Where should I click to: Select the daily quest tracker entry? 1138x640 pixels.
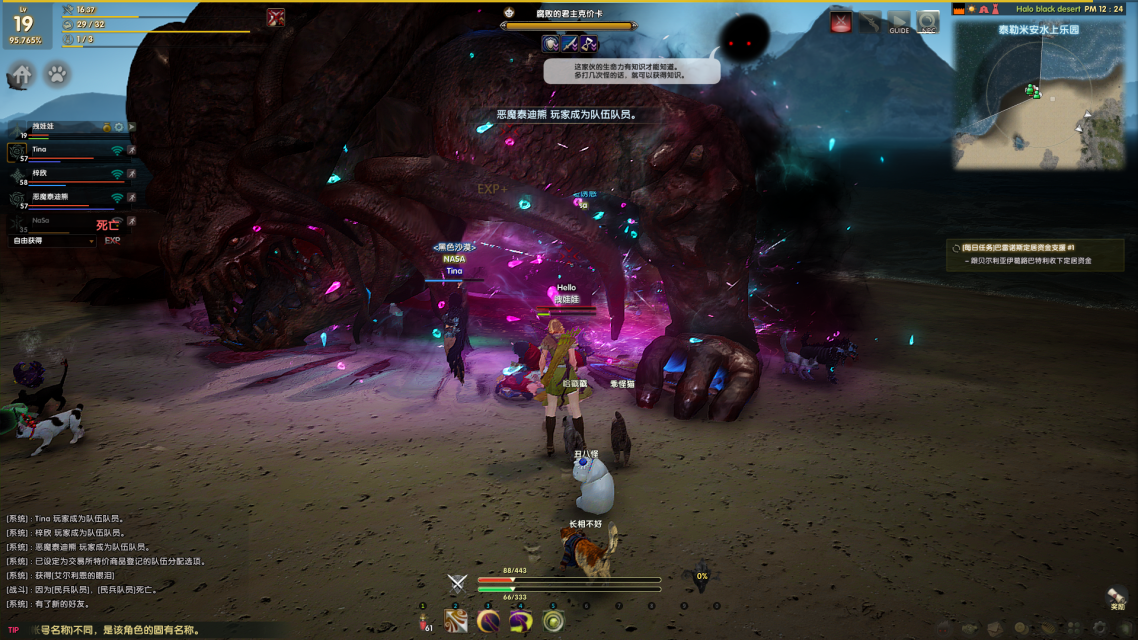click(x=1035, y=254)
